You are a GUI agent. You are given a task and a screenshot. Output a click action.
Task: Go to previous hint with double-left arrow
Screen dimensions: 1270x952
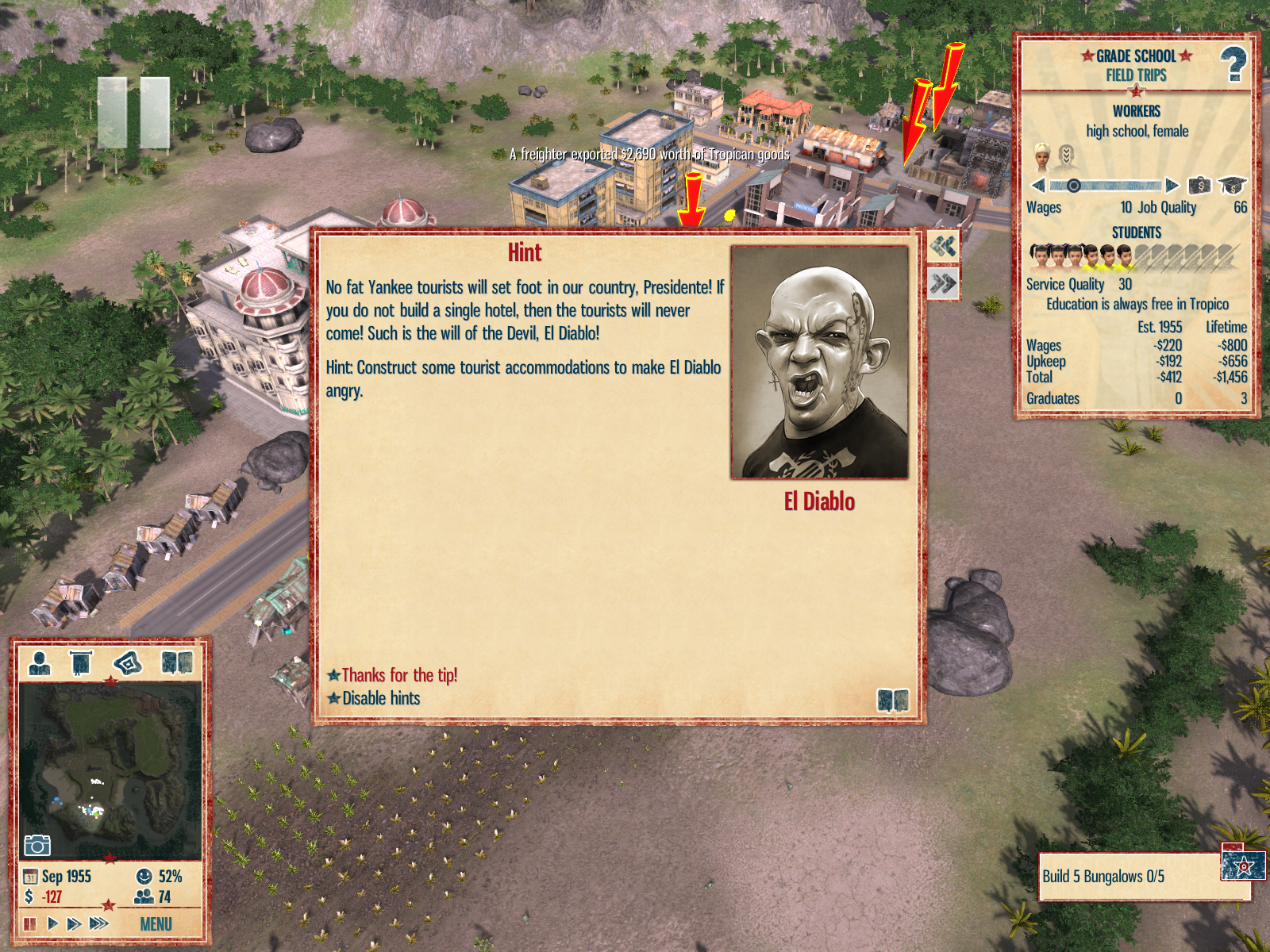pos(943,247)
